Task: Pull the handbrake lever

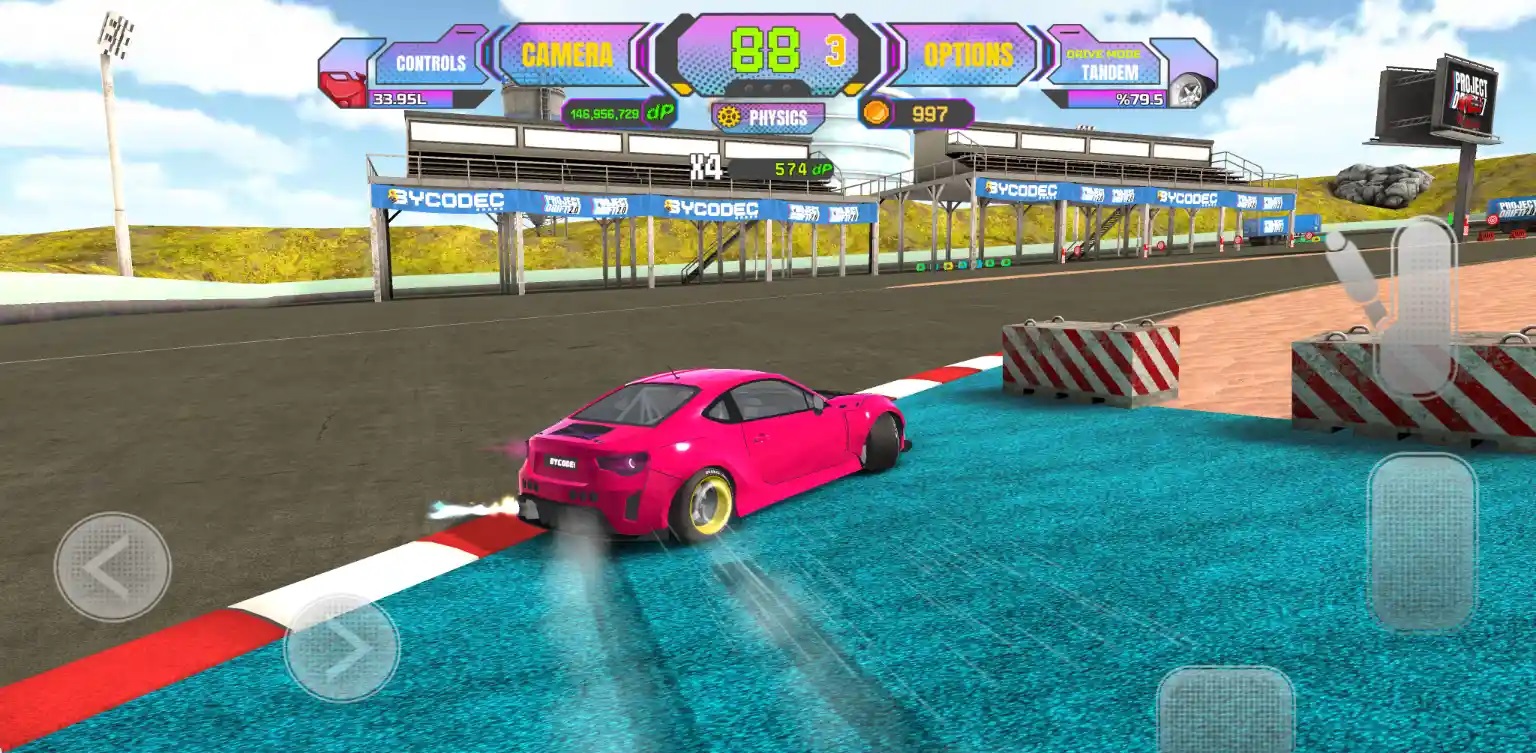Action: pyautogui.click(x=1413, y=303)
